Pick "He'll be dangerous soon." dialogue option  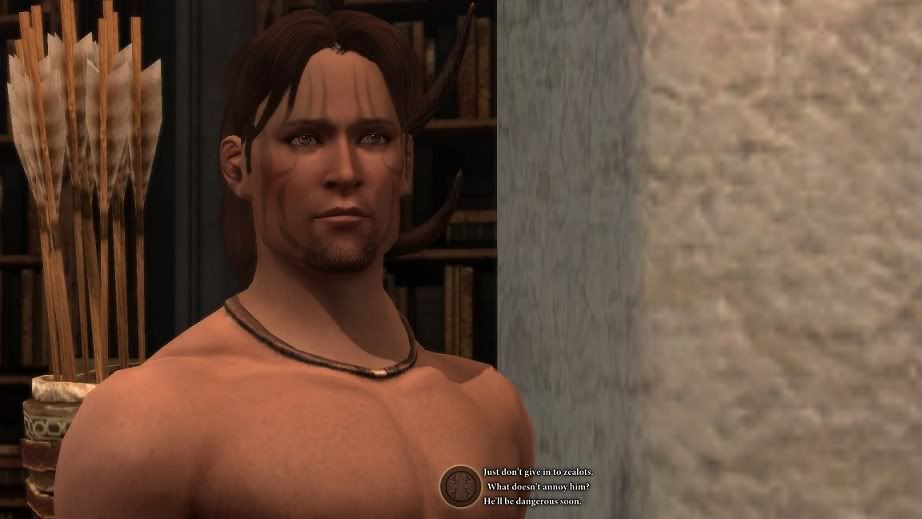coord(532,500)
